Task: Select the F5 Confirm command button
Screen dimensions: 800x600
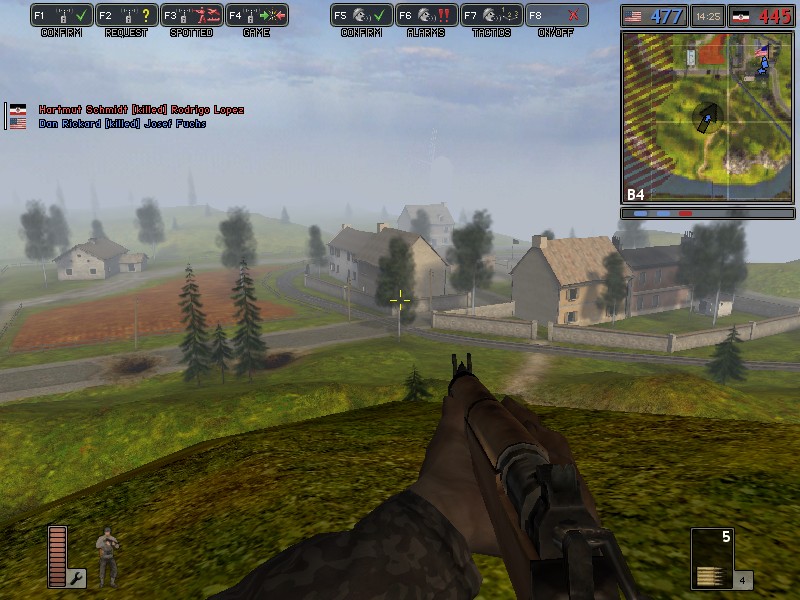Action: [362, 16]
